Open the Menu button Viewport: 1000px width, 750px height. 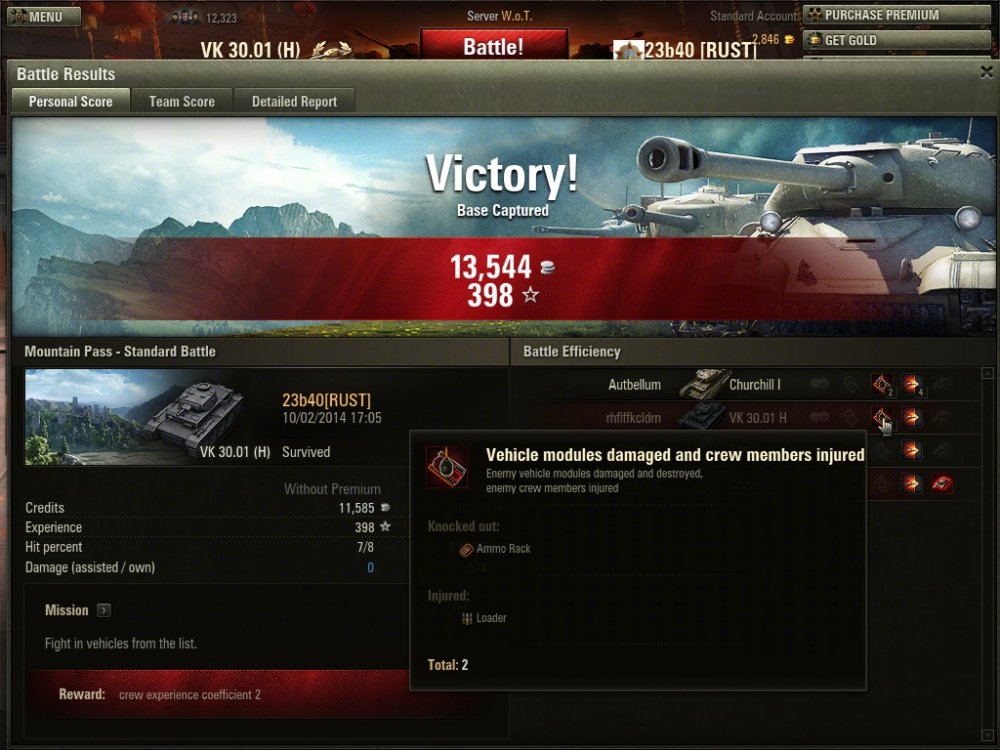(x=42, y=16)
